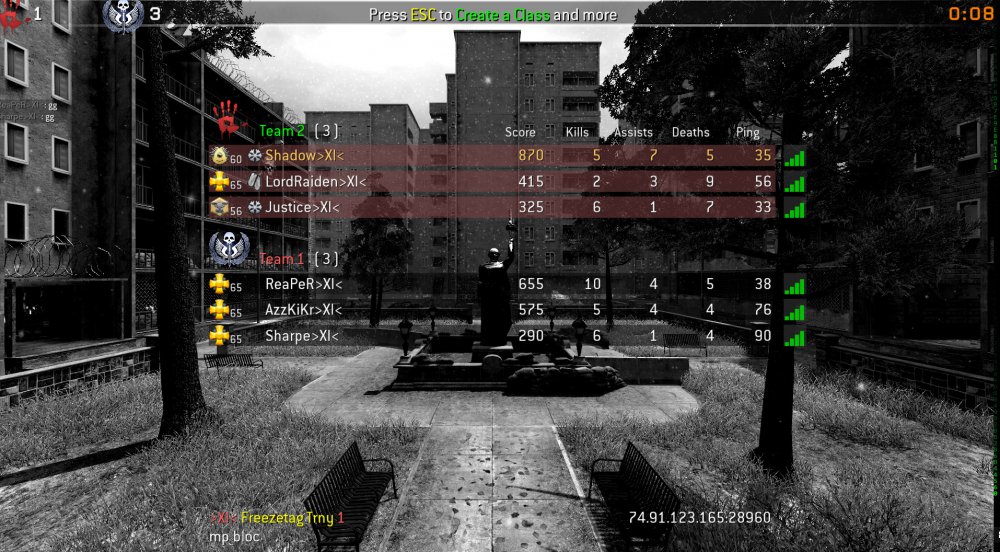1000x552 pixels.
Task: Click the Kills column header
Action: click(x=577, y=132)
